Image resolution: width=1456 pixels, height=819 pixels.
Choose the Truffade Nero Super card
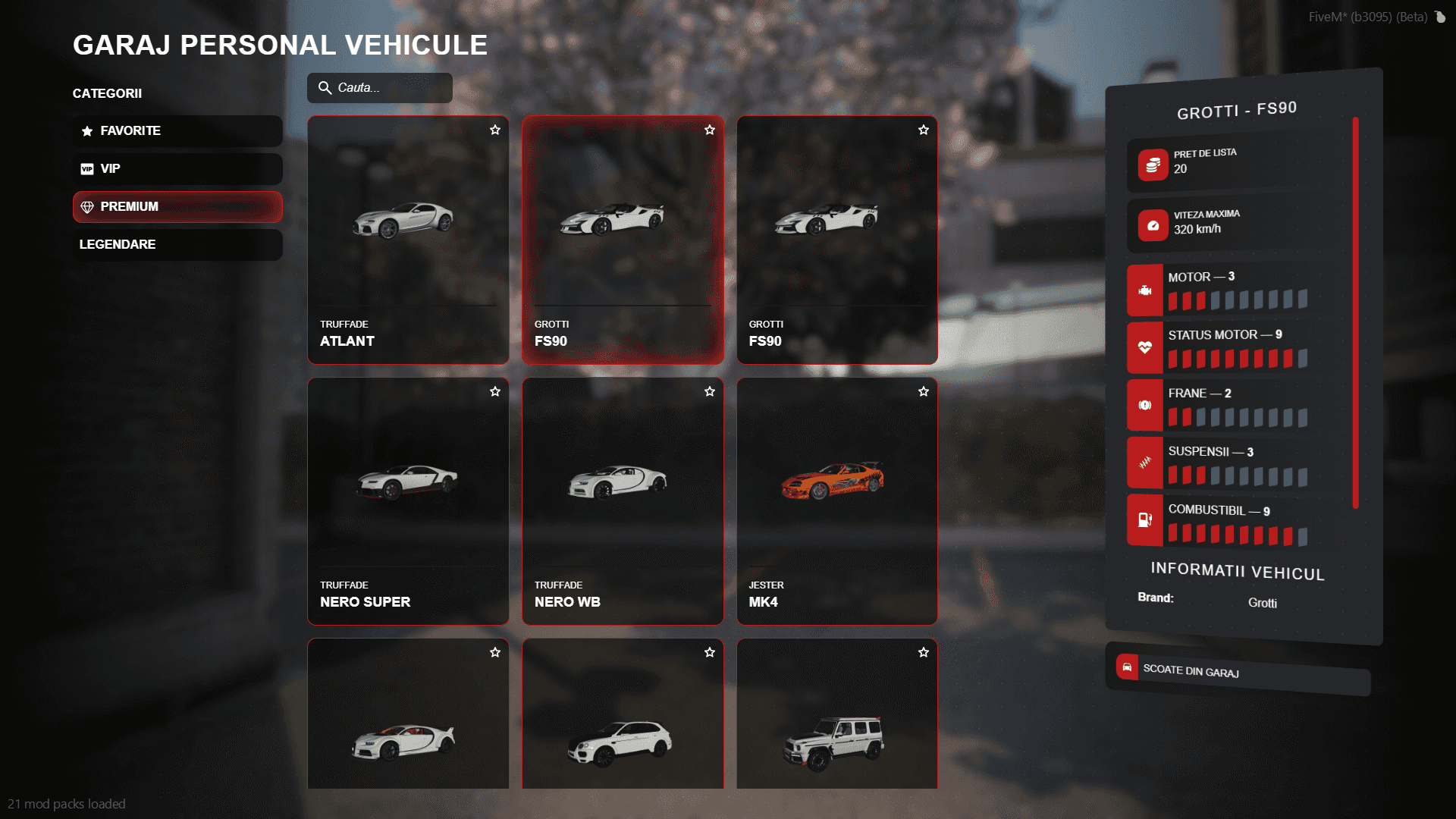[408, 501]
